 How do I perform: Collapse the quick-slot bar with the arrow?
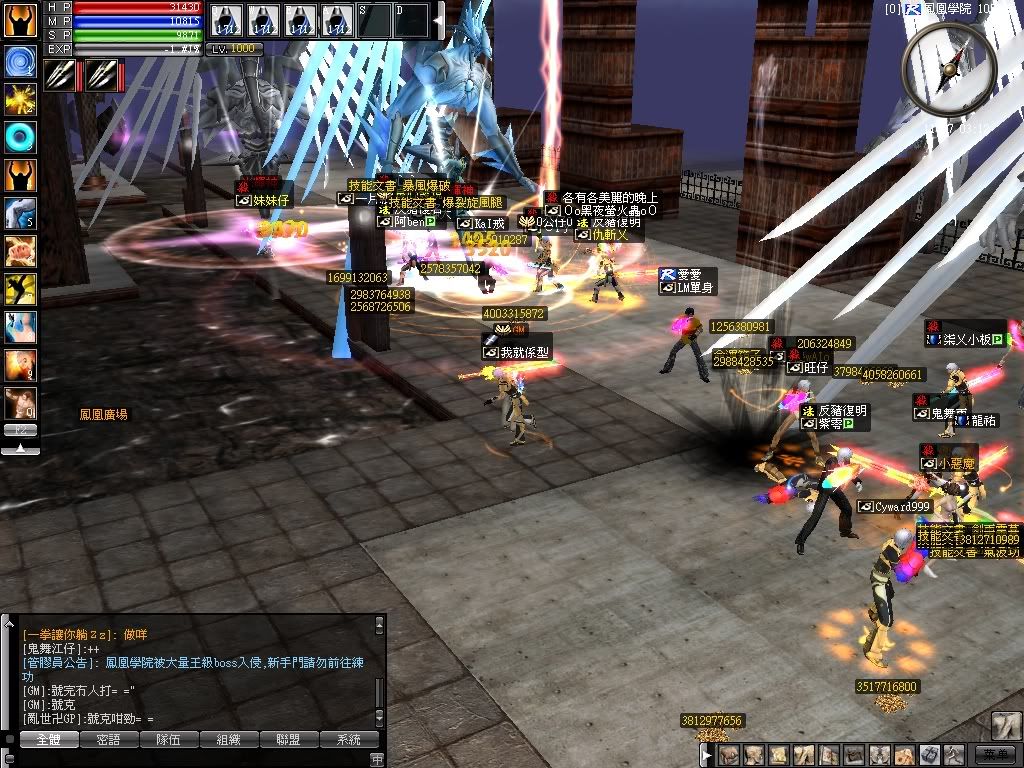[x=438, y=20]
